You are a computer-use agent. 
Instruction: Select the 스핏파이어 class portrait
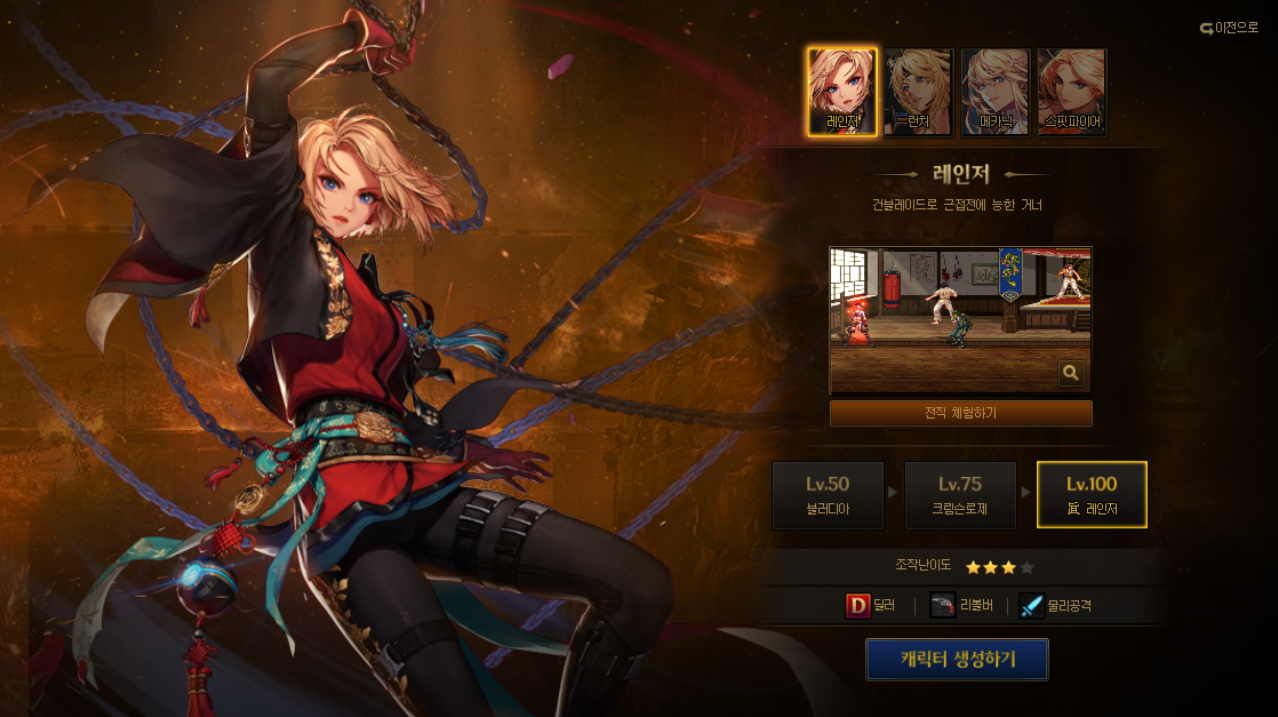[x=1071, y=92]
